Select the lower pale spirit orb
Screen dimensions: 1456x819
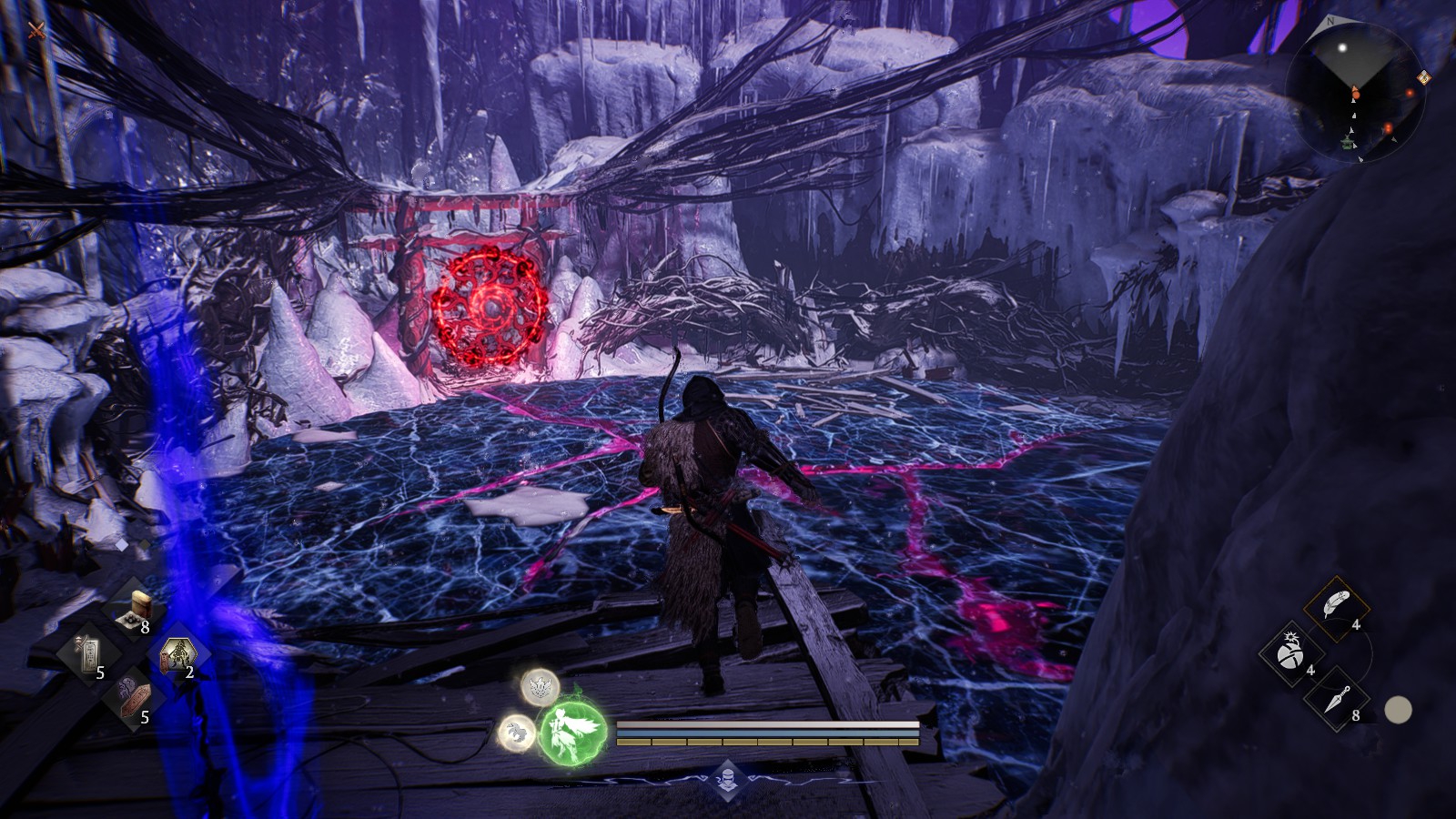click(516, 732)
